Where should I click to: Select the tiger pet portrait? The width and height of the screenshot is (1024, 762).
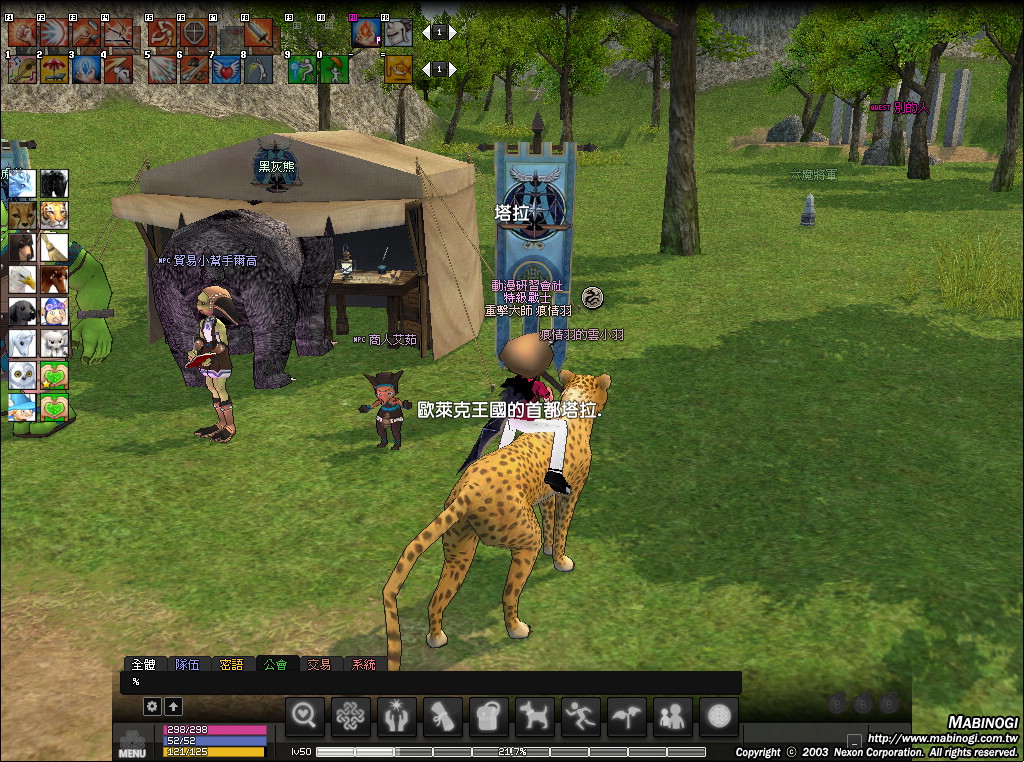[54, 215]
